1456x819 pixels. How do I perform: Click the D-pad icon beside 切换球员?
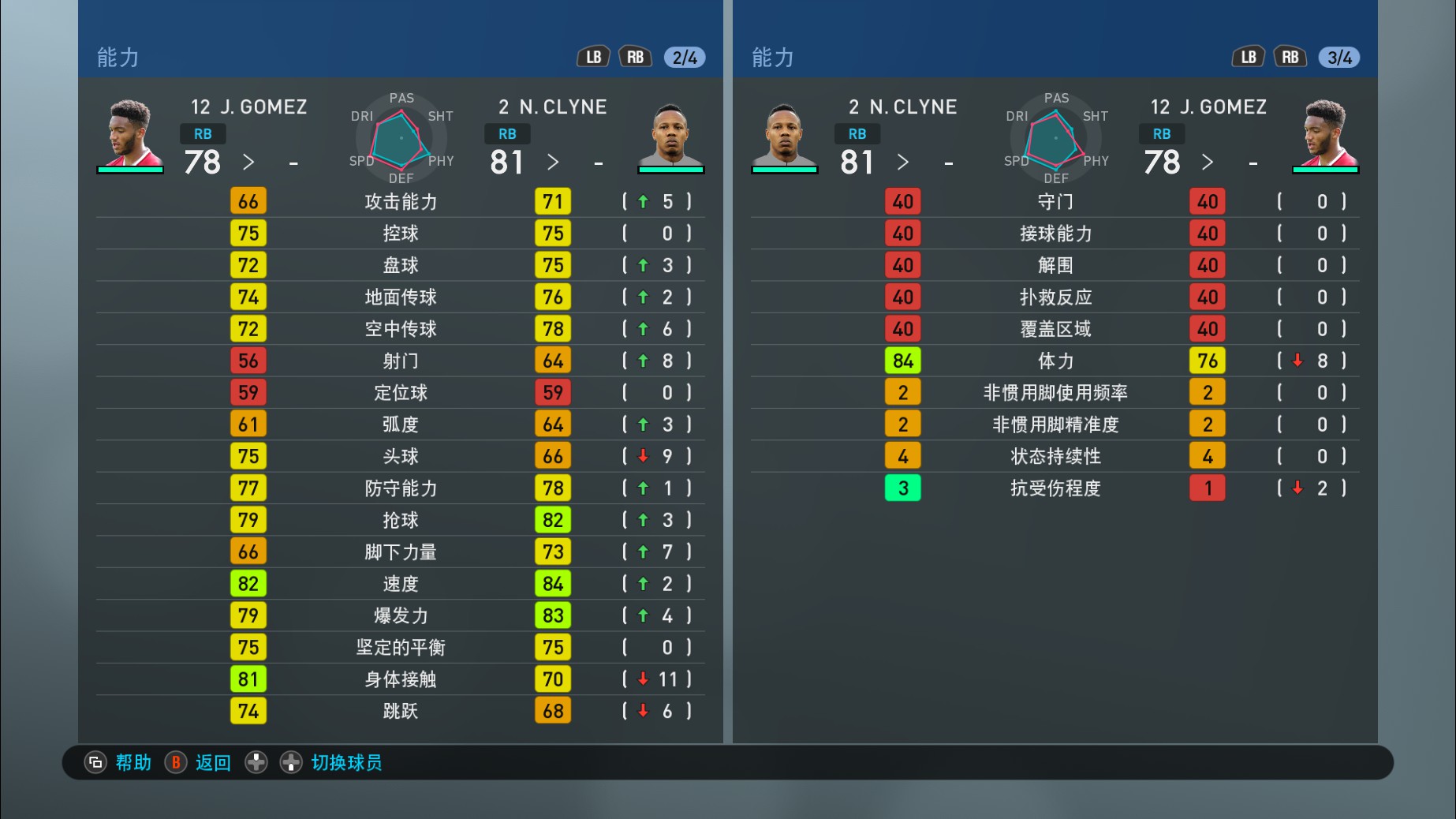(293, 763)
